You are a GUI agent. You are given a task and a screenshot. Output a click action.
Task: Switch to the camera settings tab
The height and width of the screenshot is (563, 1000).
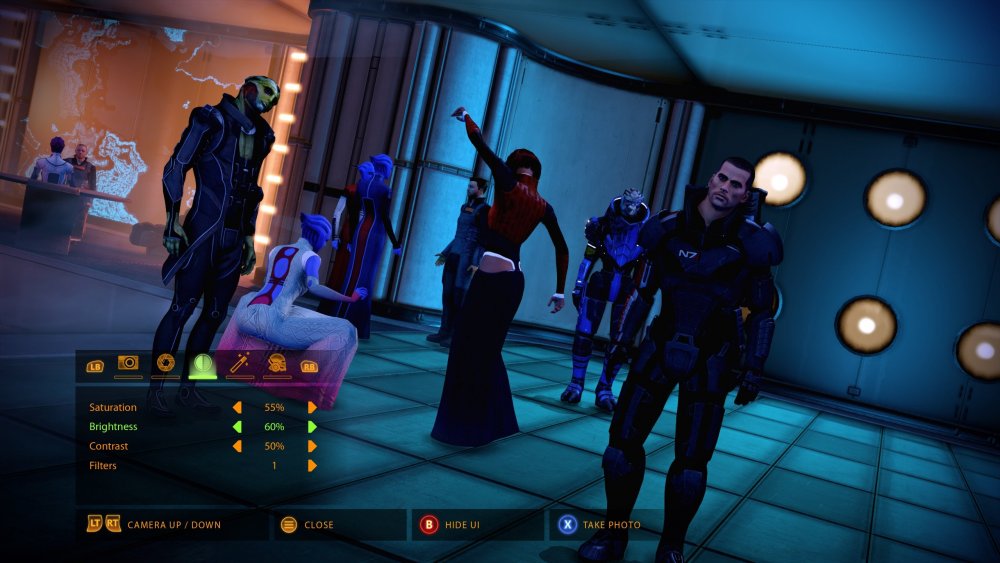[x=128, y=364]
